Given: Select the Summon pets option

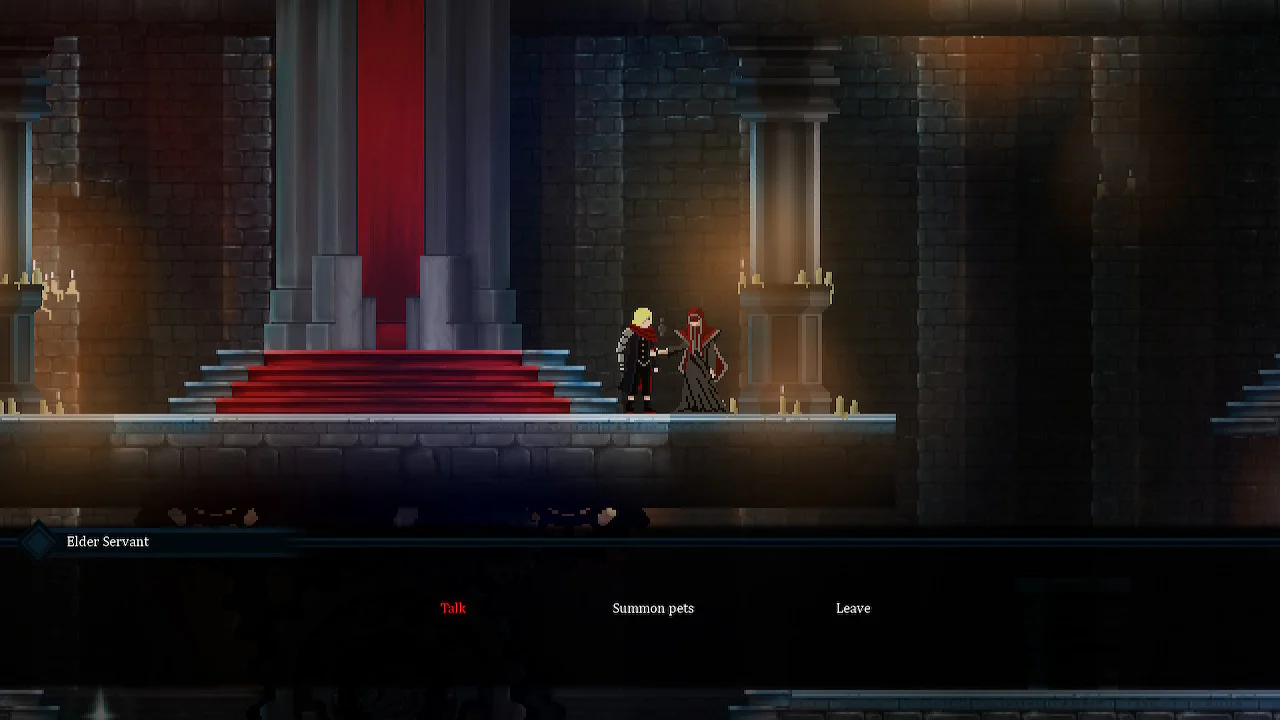Looking at the screenshot, I should [x=653, y=608].
